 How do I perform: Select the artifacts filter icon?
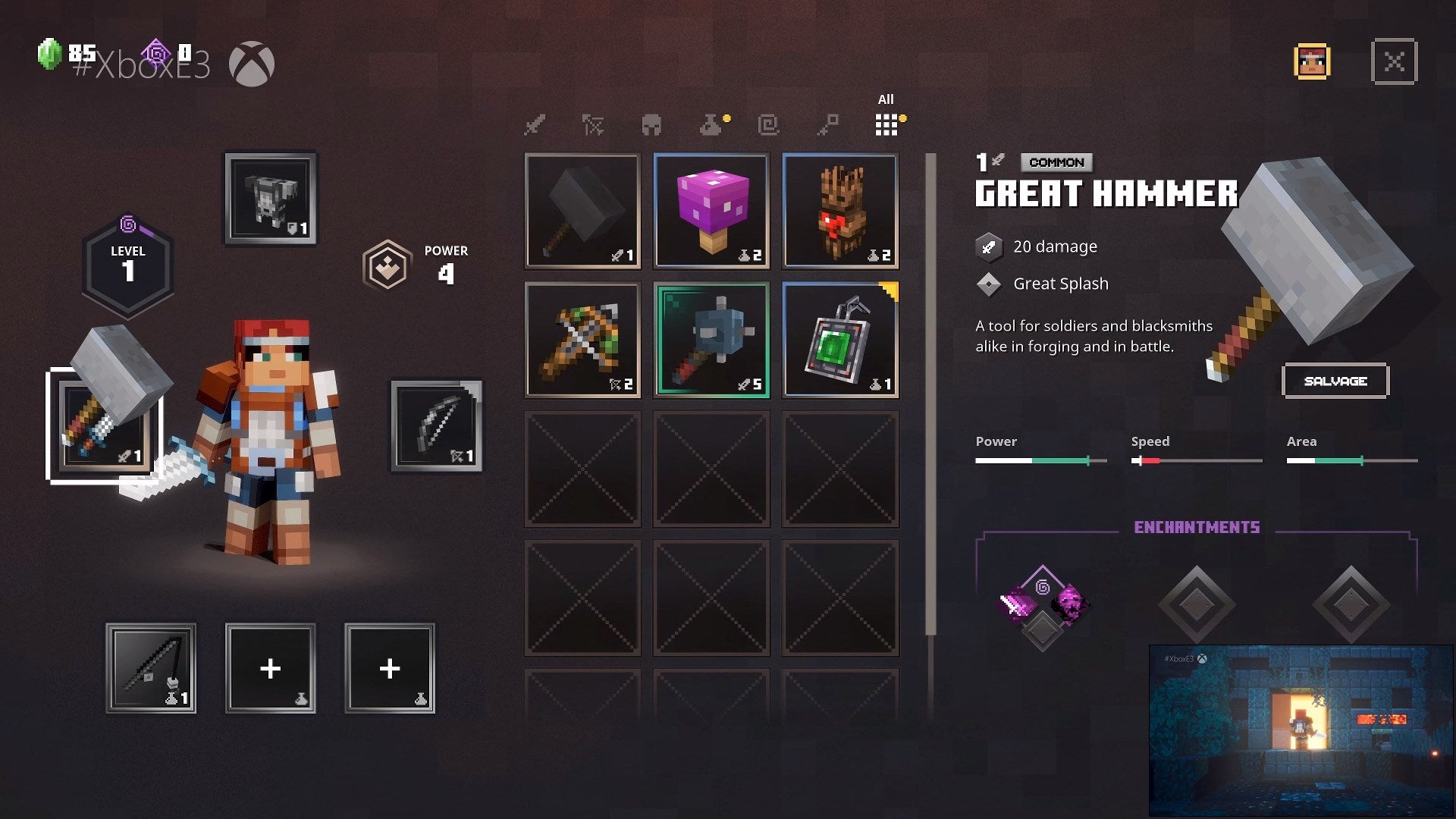tap(770, 125)
